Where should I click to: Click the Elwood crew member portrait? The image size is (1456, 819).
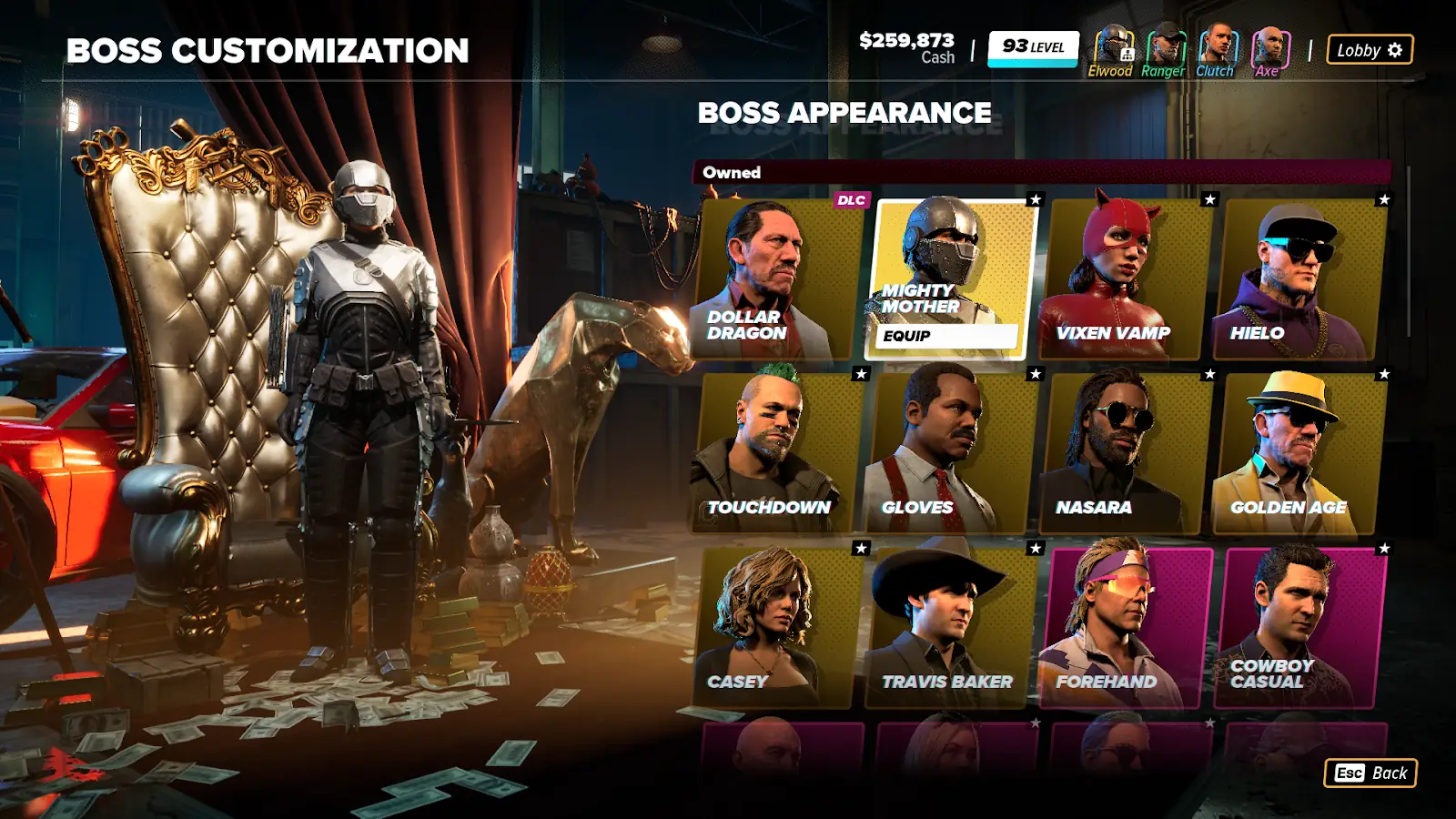click(1110, 51)
